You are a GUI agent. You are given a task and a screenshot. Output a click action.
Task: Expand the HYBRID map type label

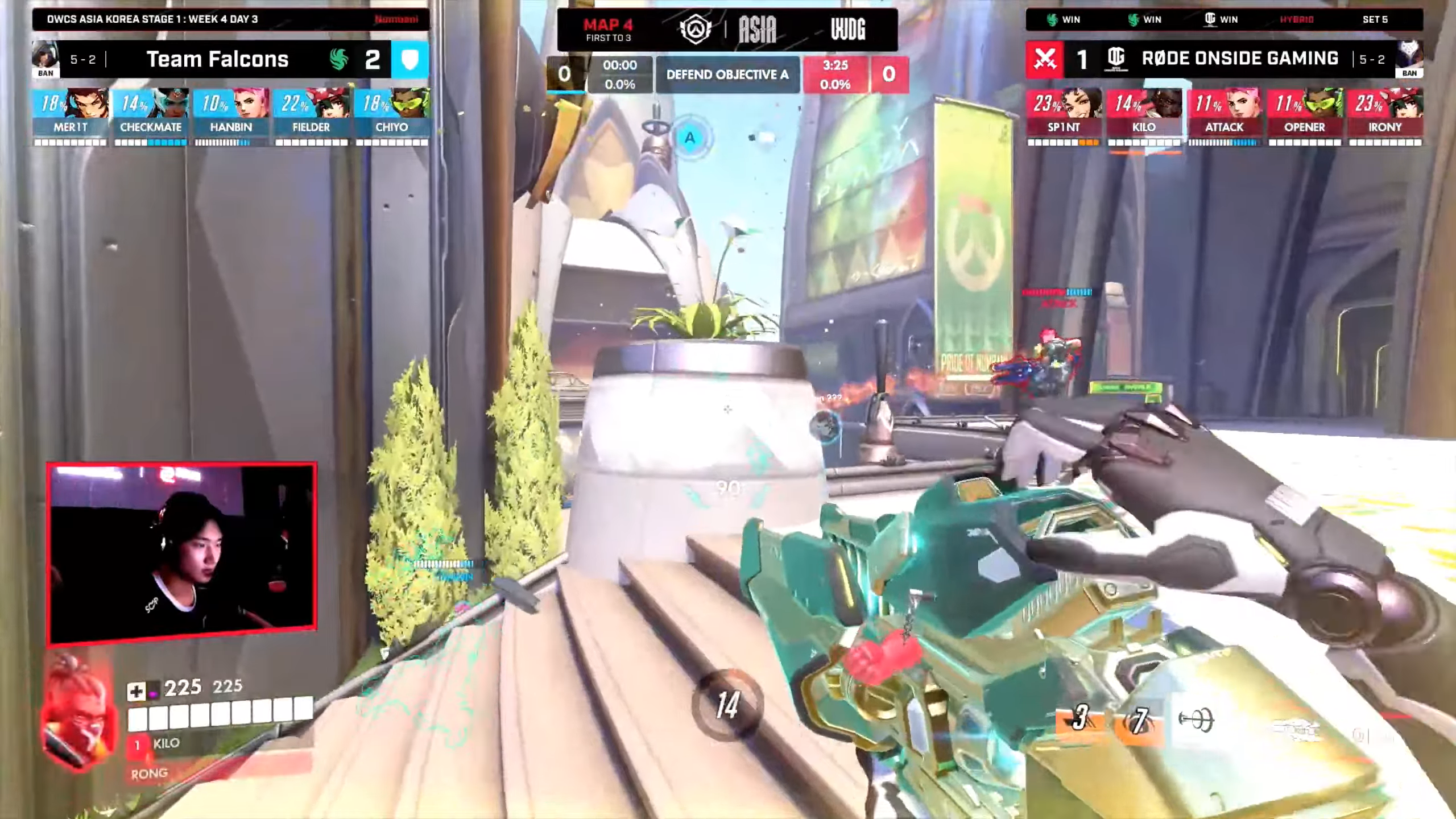(x=1296, y=20)
